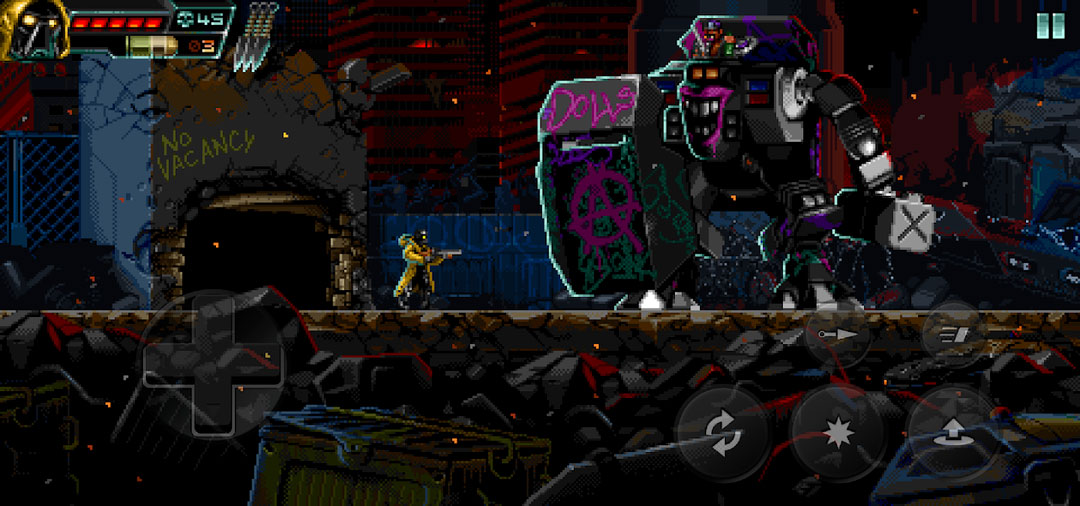Tap the hooded character portrait
1080x506 pixels.
tap(31, 27)
